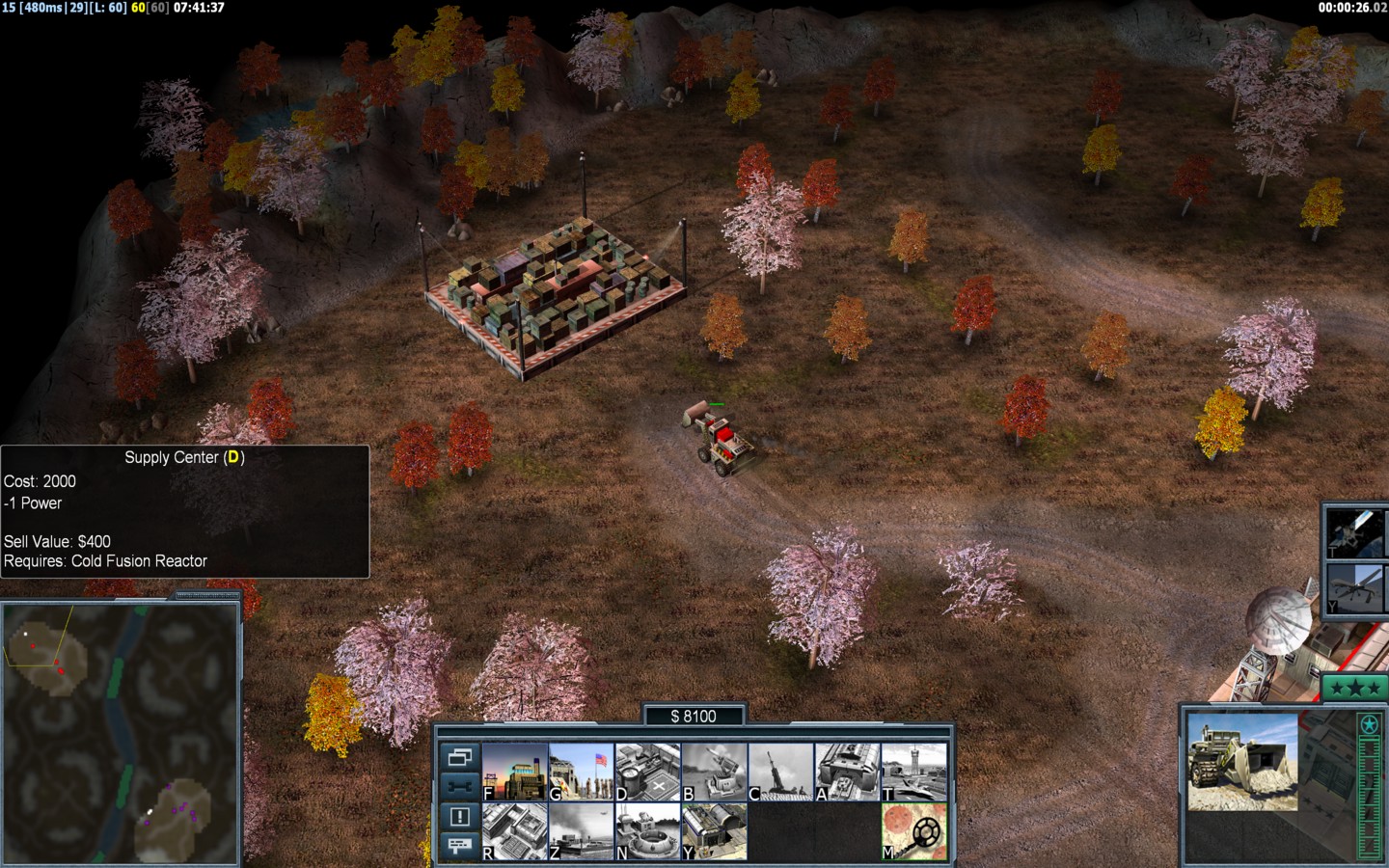This screenshot has width=1389, height=868.
Task: Open the chat message button
Action: click(459, 846)
